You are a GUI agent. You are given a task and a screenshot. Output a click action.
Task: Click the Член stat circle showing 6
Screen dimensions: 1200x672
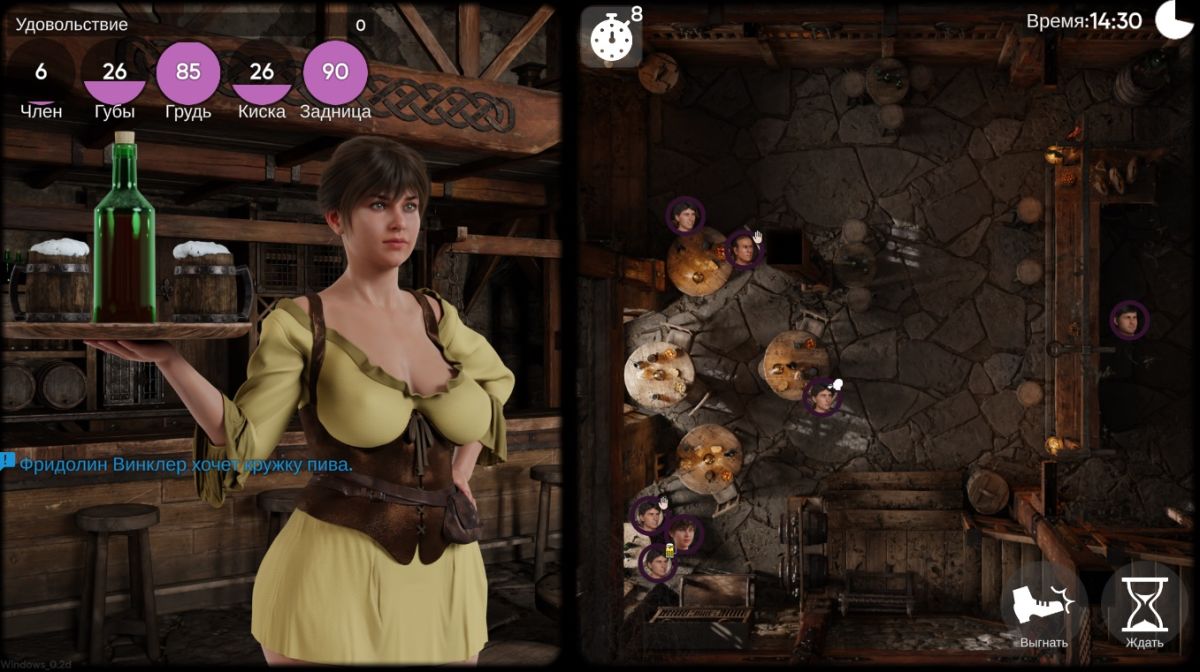41,72
